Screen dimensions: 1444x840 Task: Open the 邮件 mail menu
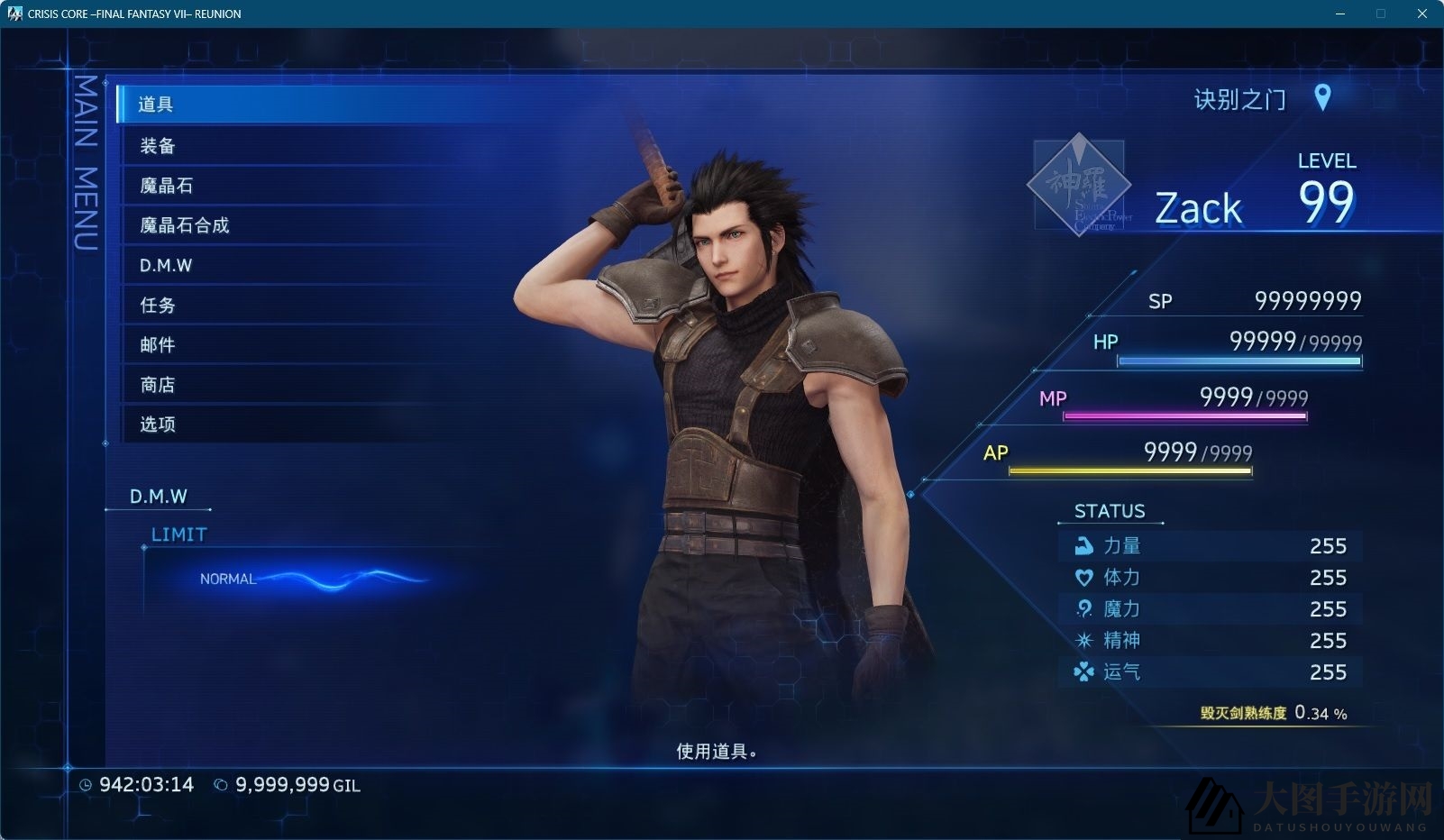(158, 345)
